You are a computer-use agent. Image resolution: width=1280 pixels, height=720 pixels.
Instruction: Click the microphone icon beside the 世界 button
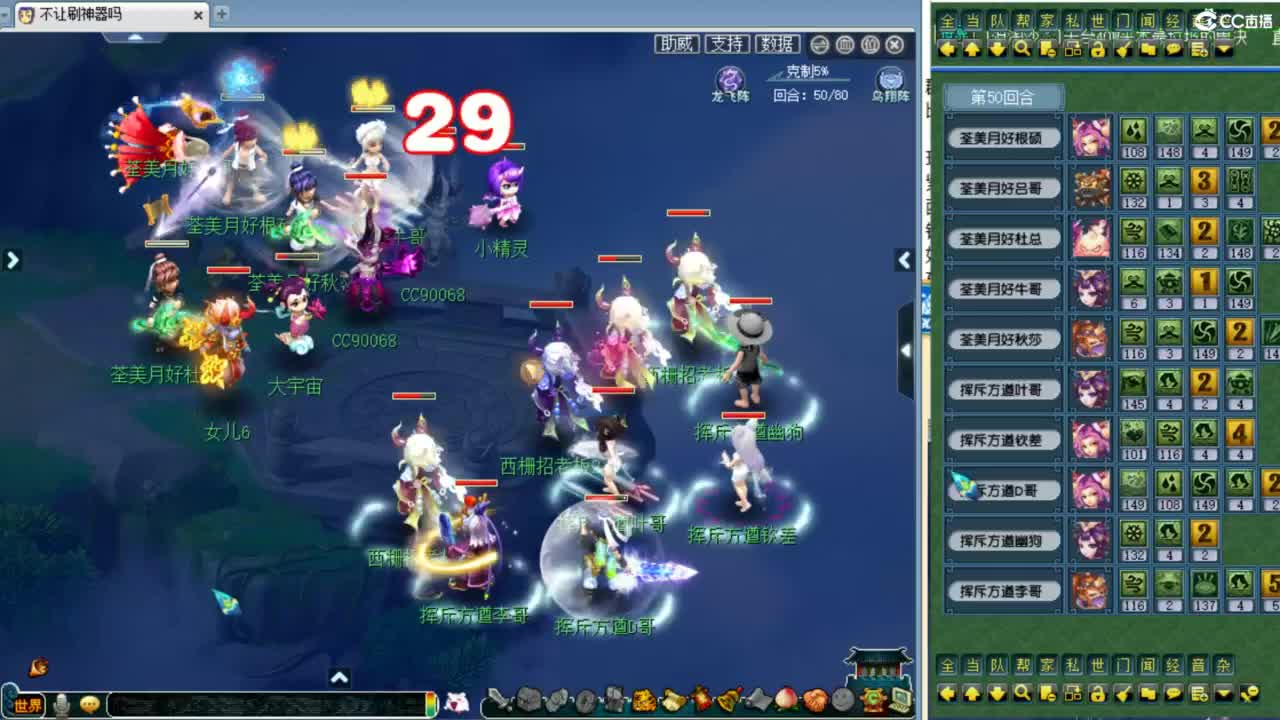60,705
